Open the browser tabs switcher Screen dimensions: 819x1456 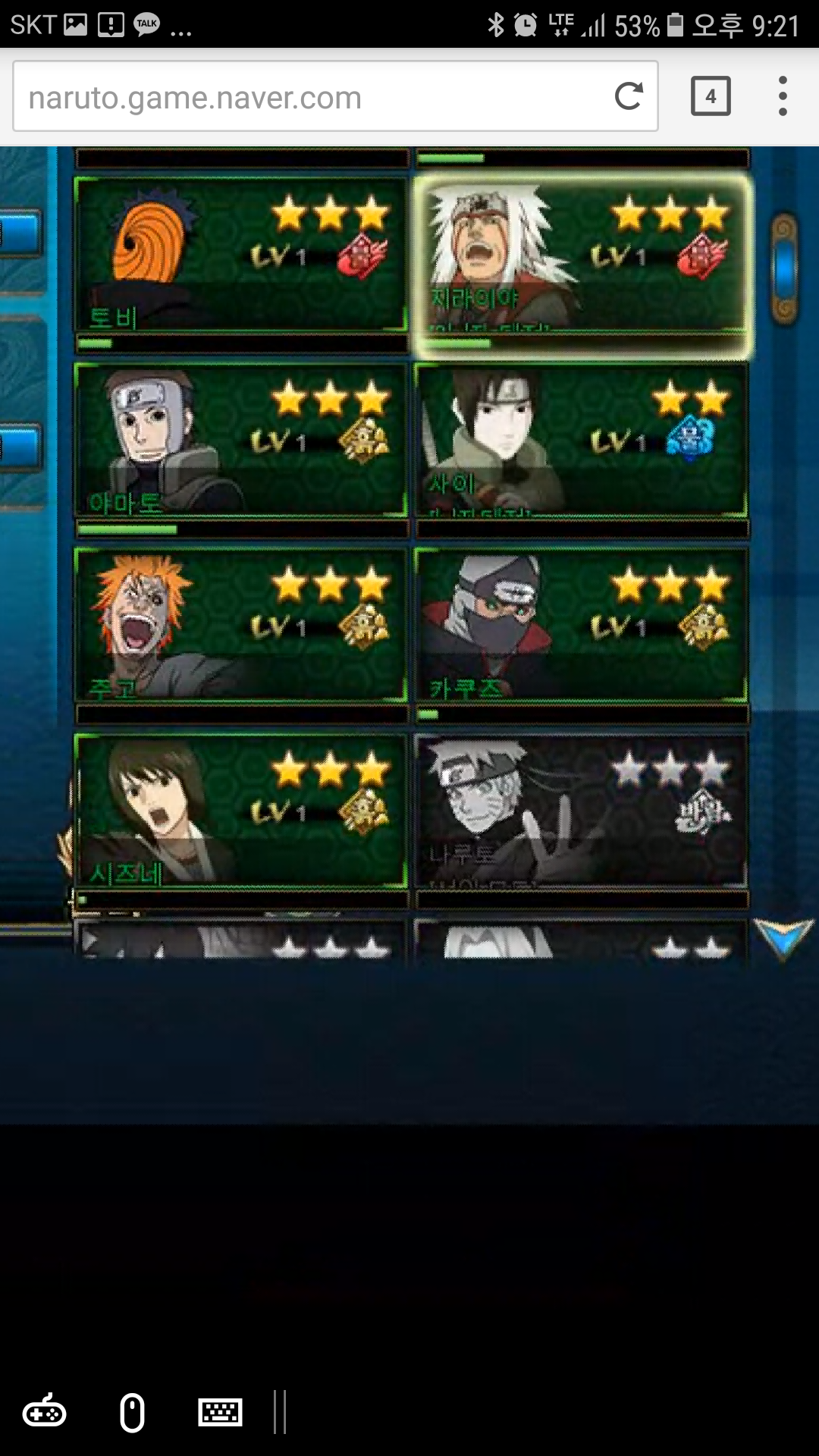pos(711,96)
